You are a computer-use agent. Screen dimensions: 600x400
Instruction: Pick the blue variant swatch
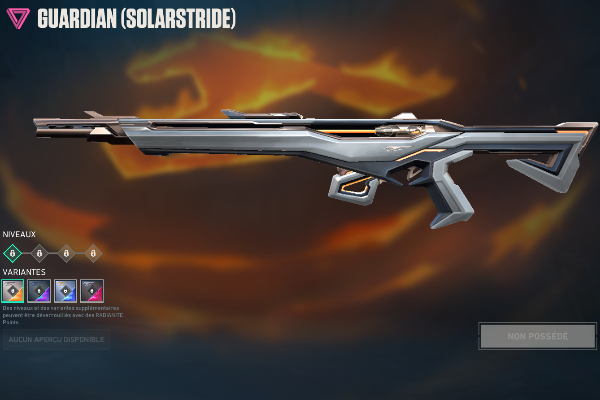tap(66, 291)
